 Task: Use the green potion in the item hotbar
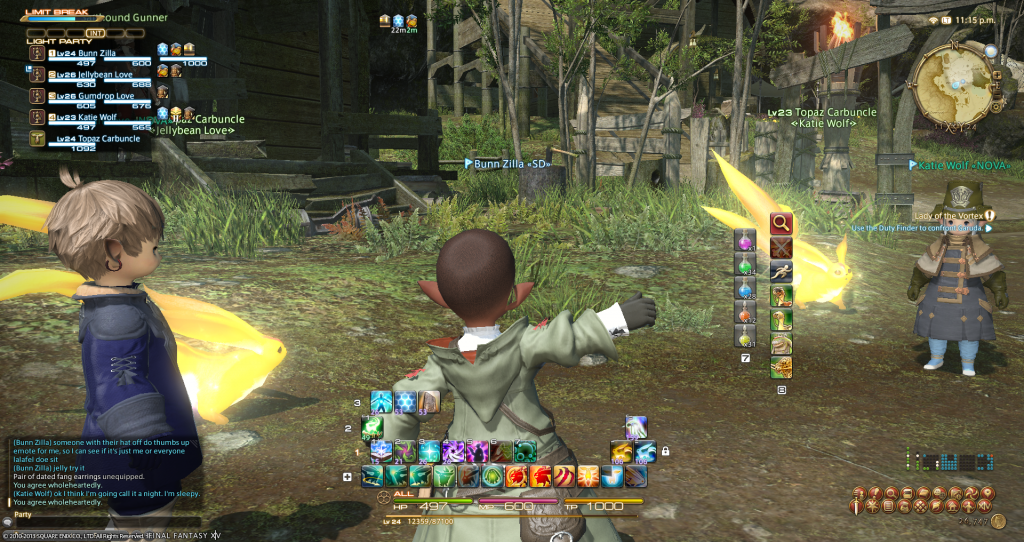pos(744,265)
